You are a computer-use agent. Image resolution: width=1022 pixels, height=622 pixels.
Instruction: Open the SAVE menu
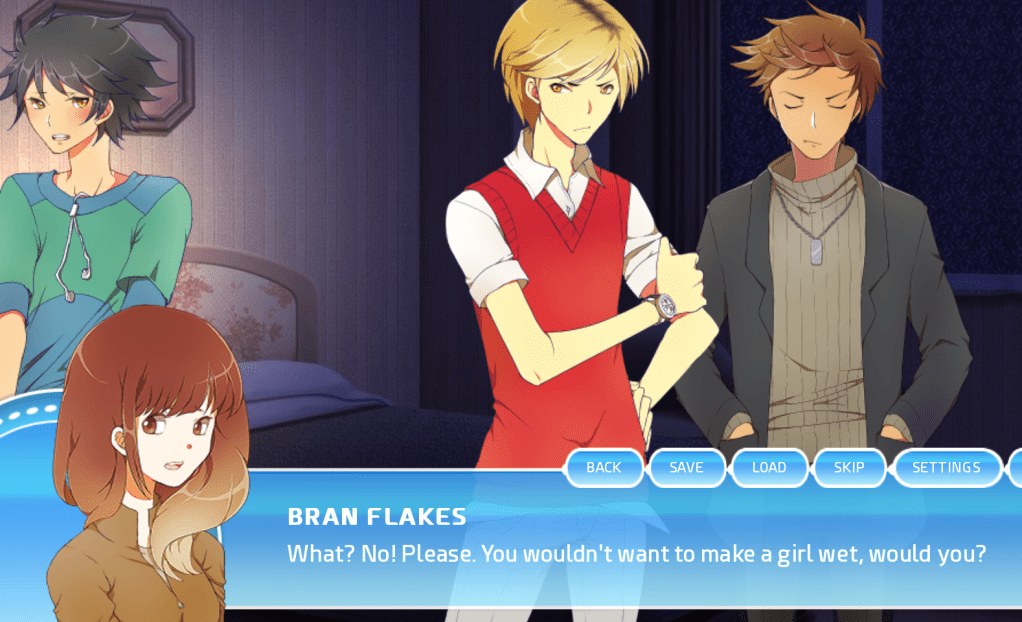point(686,467)
